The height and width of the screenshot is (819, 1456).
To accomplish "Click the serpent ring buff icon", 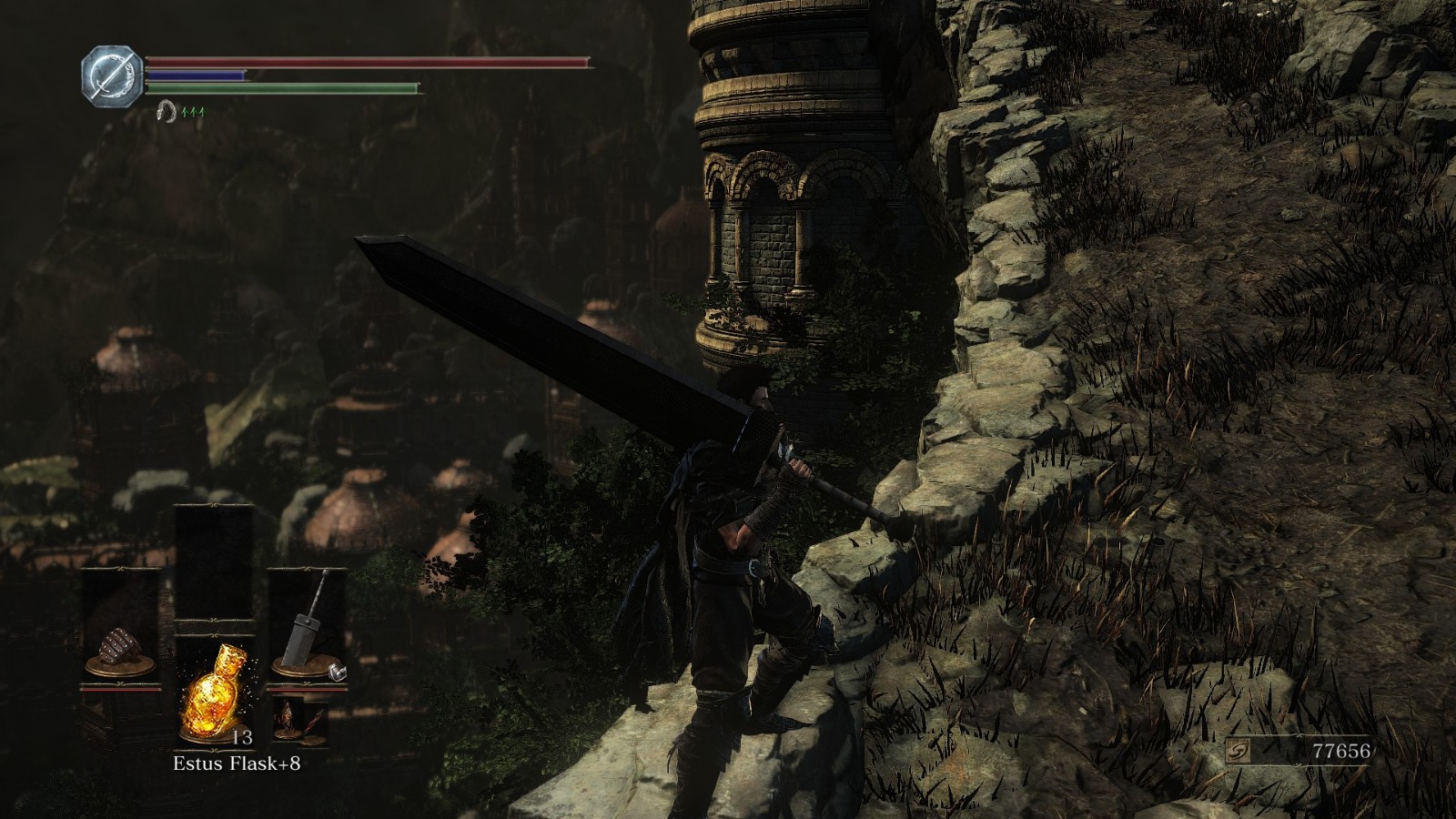I will pos(166,111).
